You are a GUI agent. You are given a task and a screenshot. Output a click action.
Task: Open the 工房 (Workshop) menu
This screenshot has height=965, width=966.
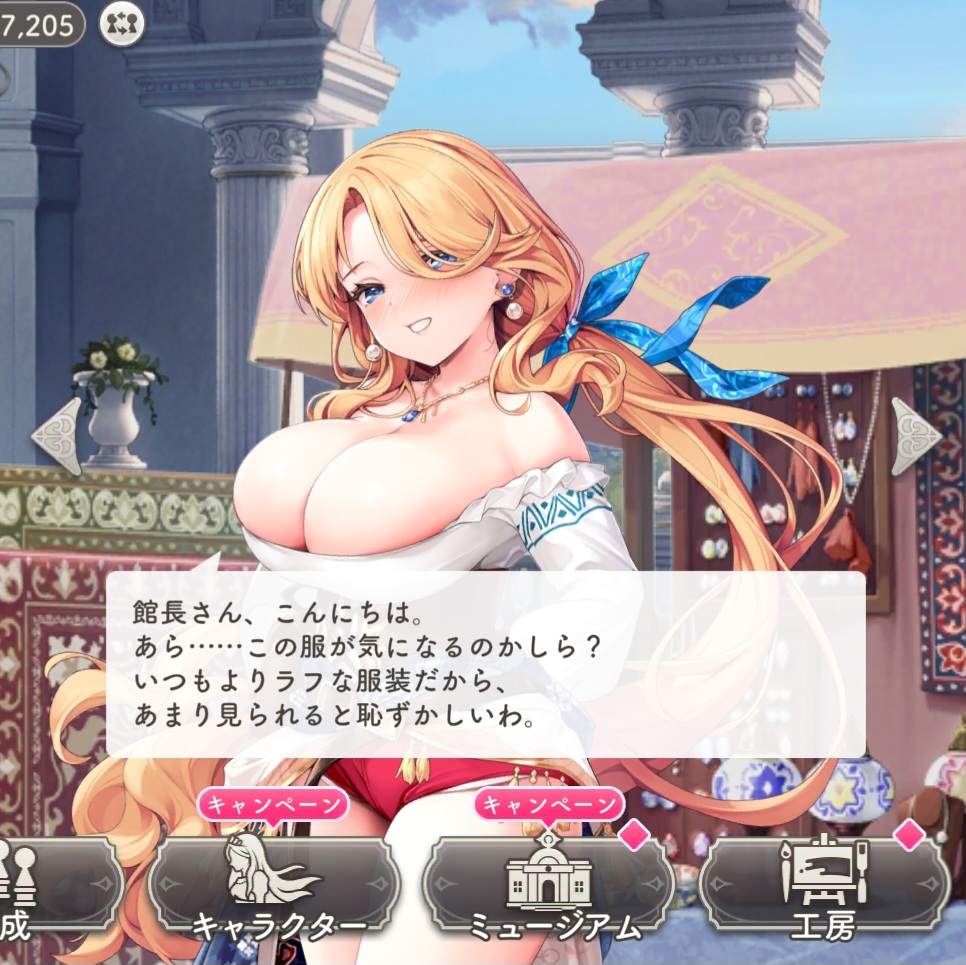(x=823, y=886)
